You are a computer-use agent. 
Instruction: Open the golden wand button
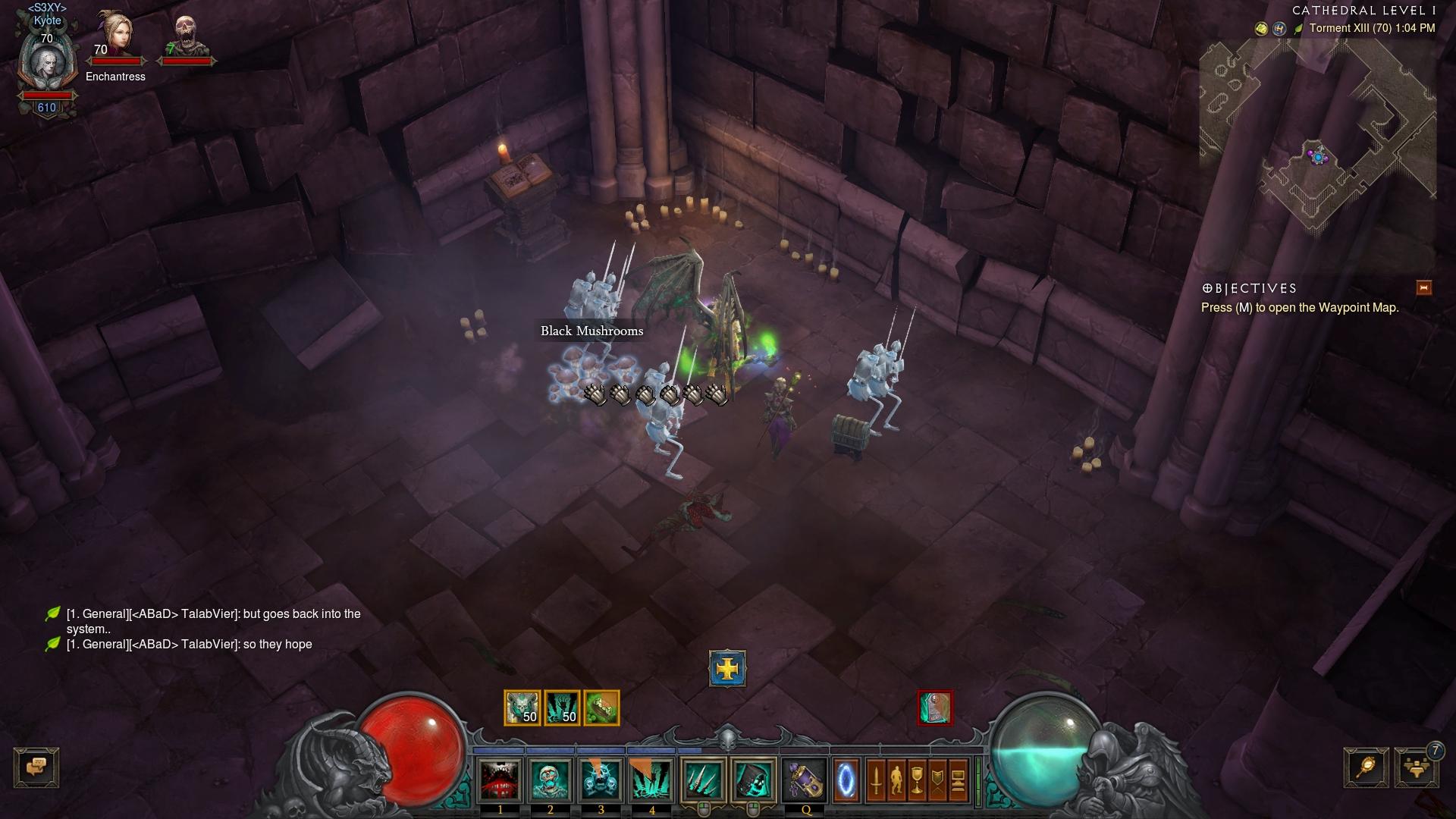point(1366,767)
